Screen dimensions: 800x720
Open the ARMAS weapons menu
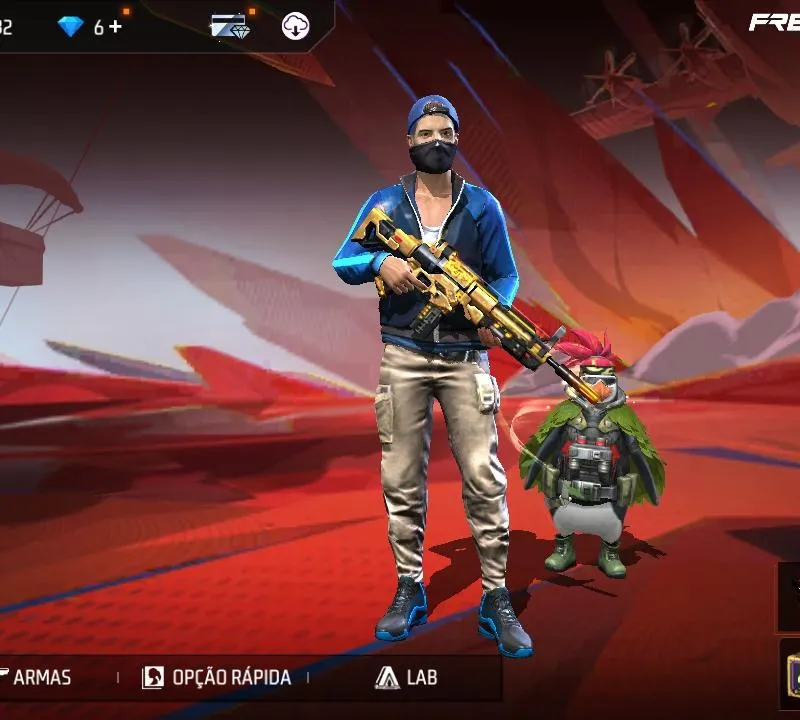38,677
